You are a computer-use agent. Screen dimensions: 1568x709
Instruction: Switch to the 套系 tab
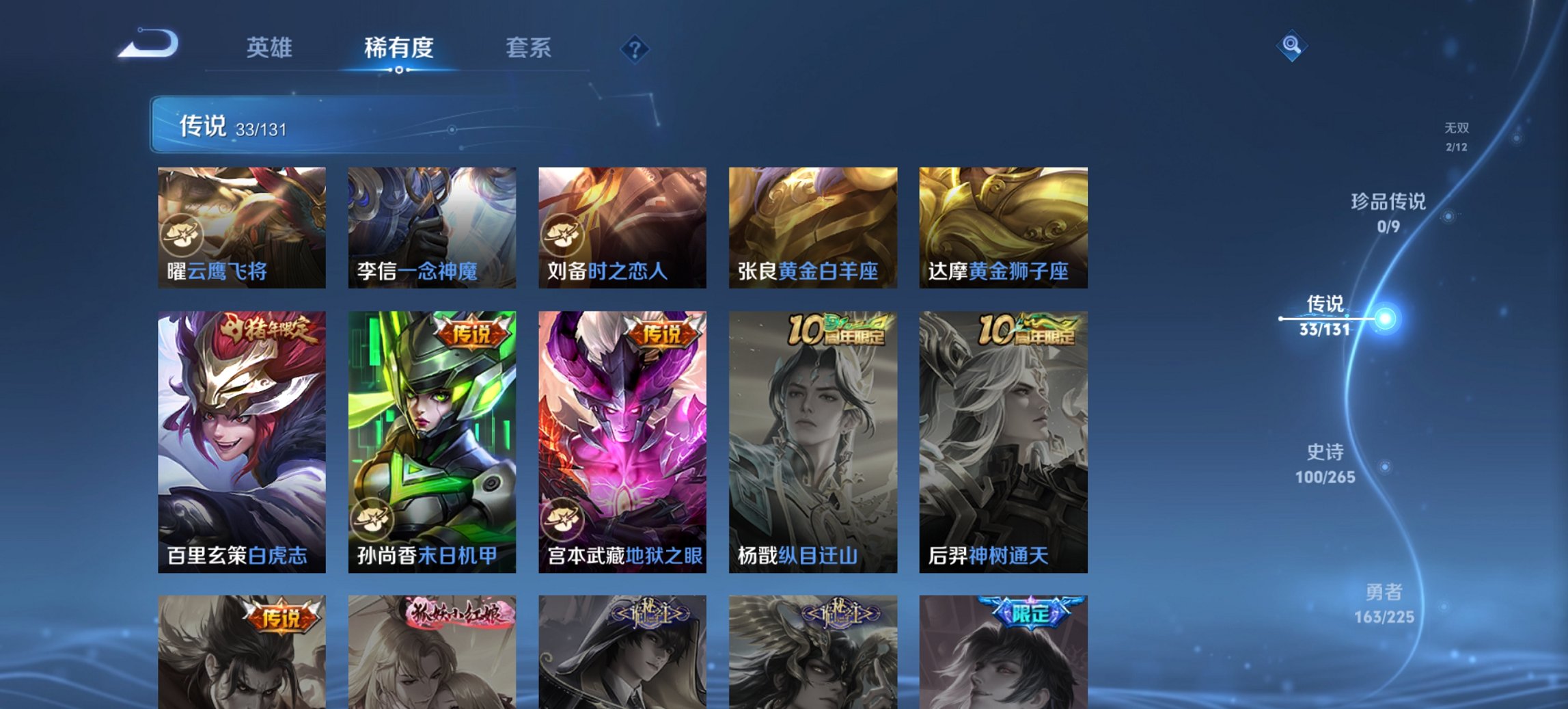pos(529,48)
